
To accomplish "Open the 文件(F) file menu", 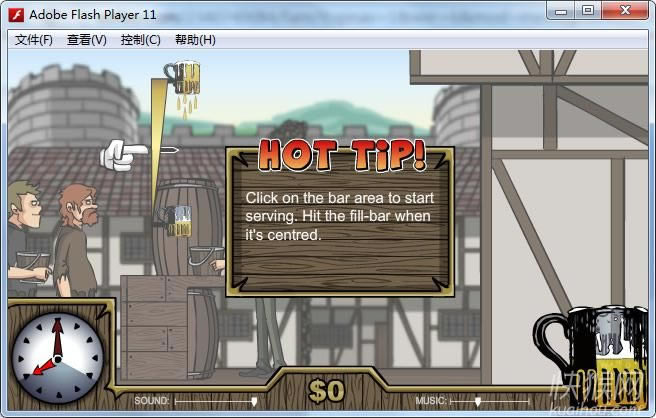I will click(x=34, y=40).
